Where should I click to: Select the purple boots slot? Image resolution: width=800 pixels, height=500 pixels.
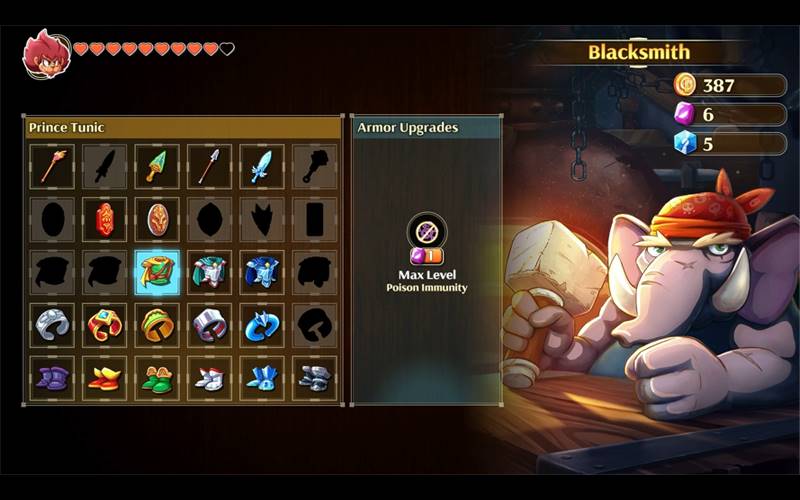coord(53,378)
